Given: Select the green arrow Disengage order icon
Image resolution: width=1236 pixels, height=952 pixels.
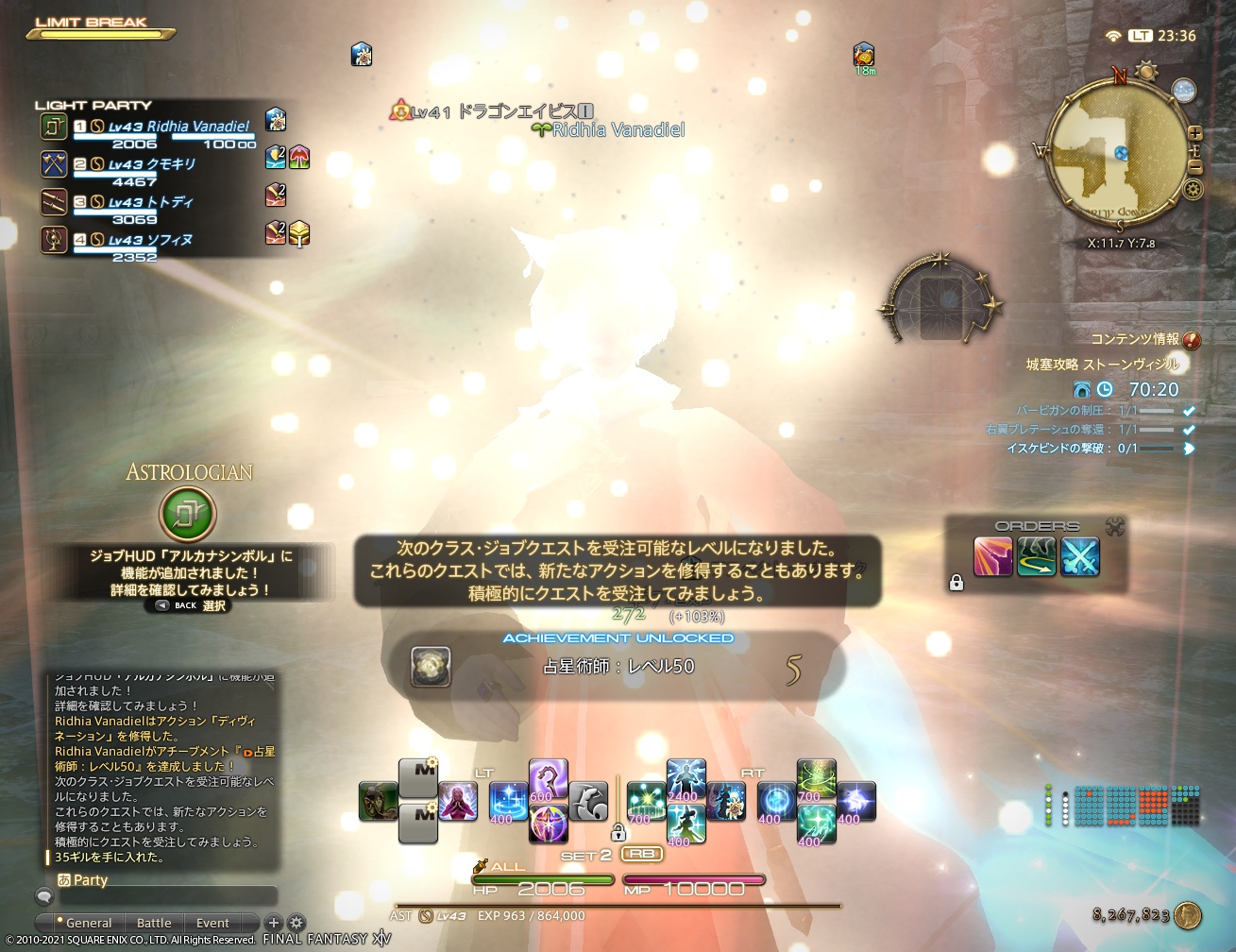Looking at the screenshot, I should (x=1038, y=557).
